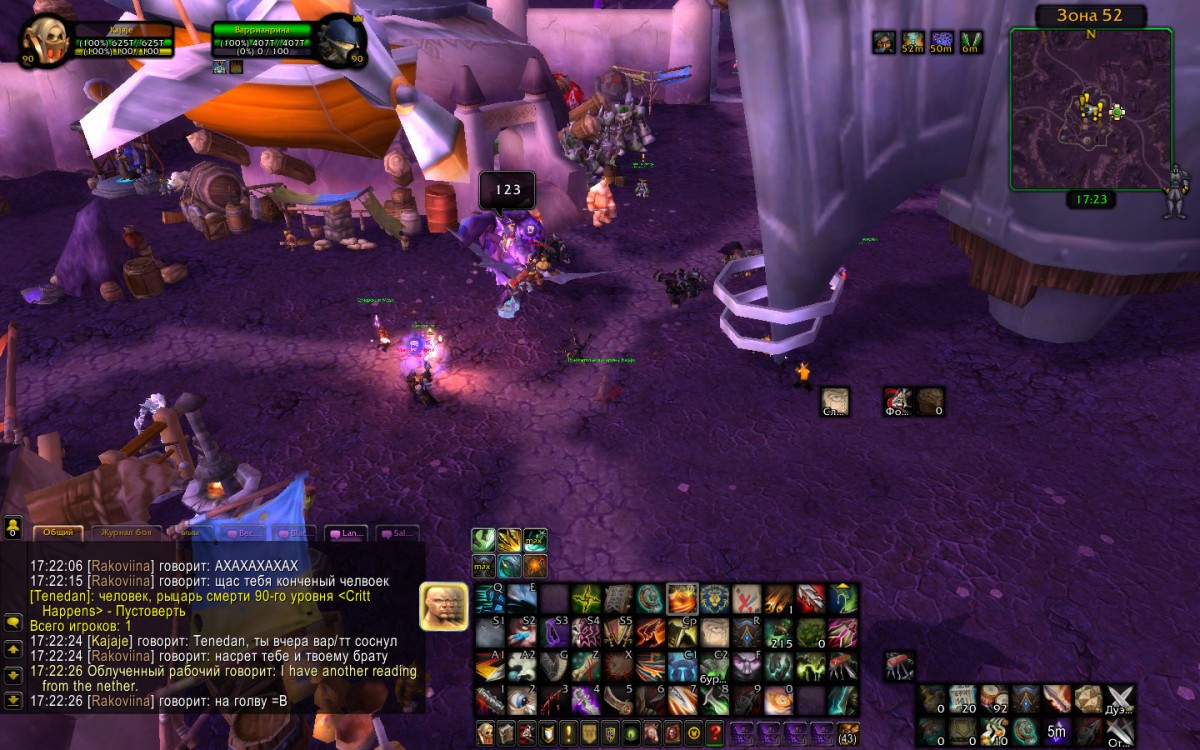The width and height of the screenshot is (1200, 750).
Task: Select the target portrait with blue helmet
Action: [340, 41]
